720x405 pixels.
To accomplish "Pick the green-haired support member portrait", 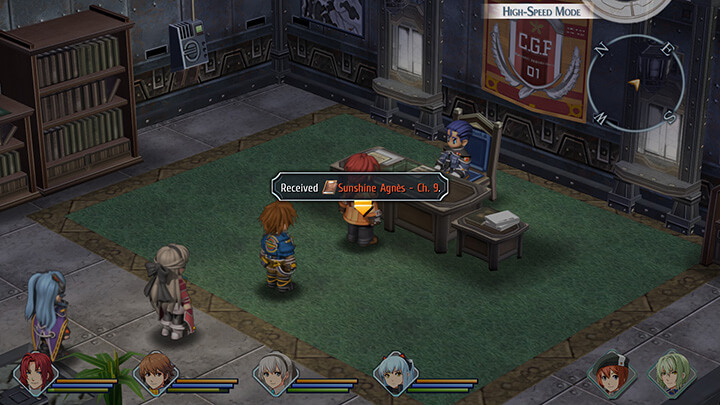I will [670, 375].
